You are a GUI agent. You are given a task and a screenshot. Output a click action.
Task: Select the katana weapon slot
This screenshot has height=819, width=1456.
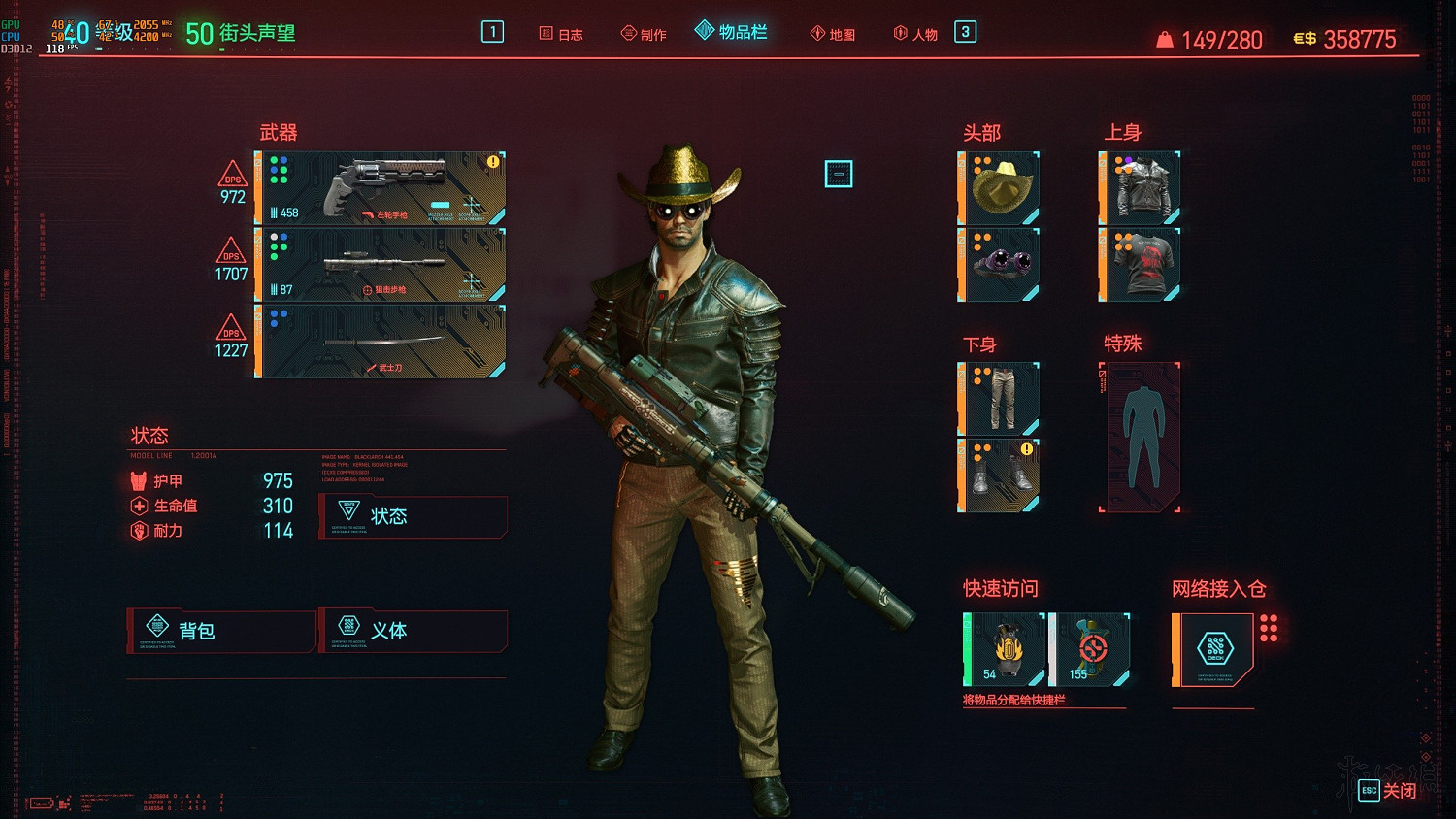[381, 342]
